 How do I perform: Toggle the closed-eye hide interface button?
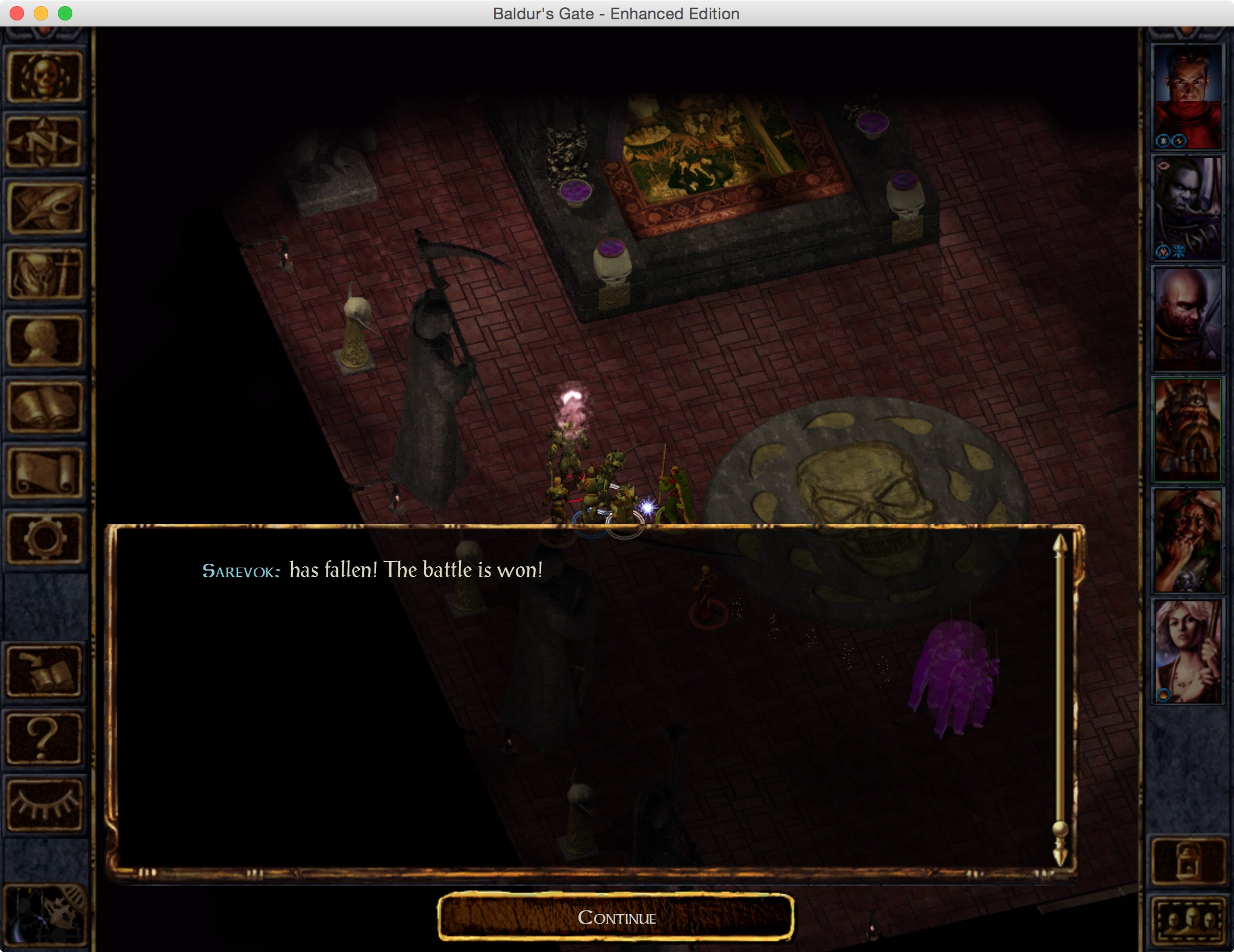[45, 804]
